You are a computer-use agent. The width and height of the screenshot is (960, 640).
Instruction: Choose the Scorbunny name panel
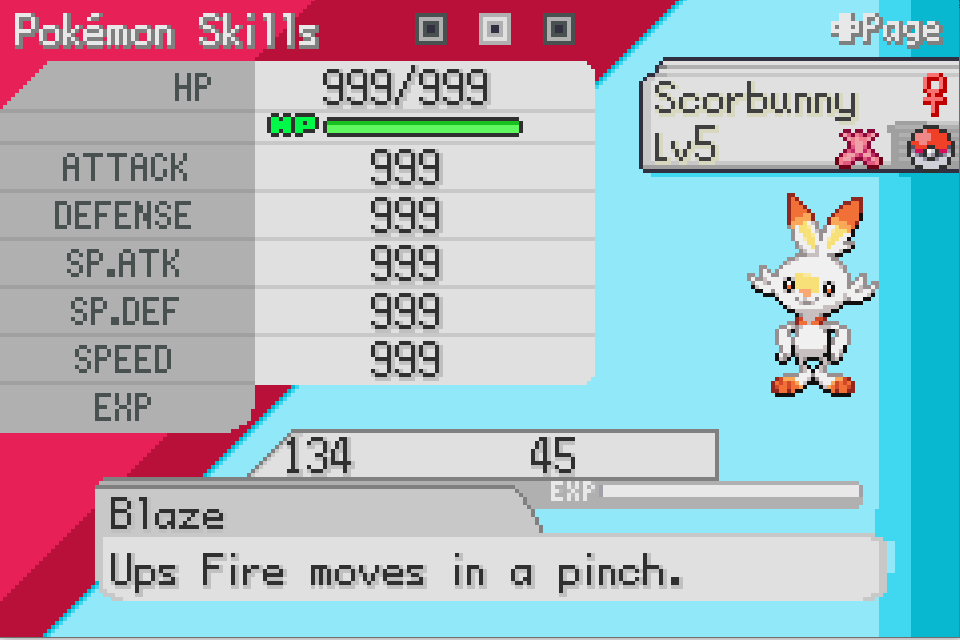pos(756,100)
